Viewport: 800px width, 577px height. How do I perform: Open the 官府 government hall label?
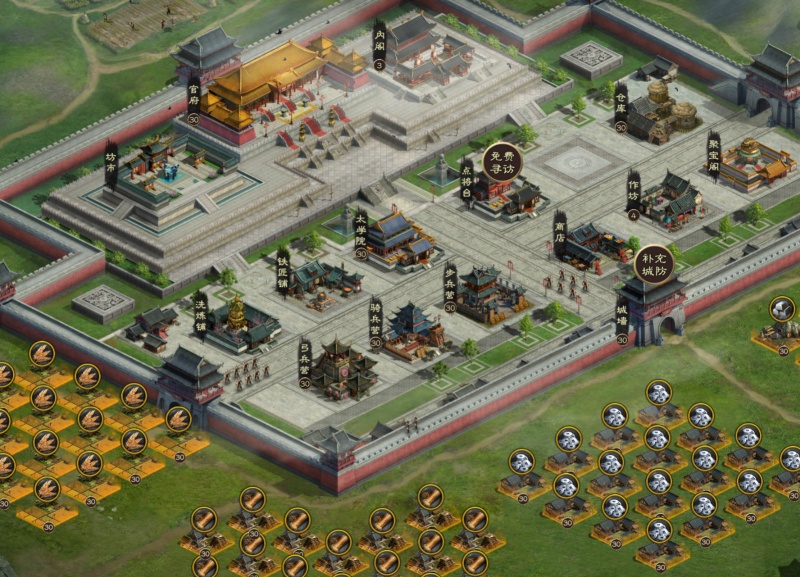[194, 98]
